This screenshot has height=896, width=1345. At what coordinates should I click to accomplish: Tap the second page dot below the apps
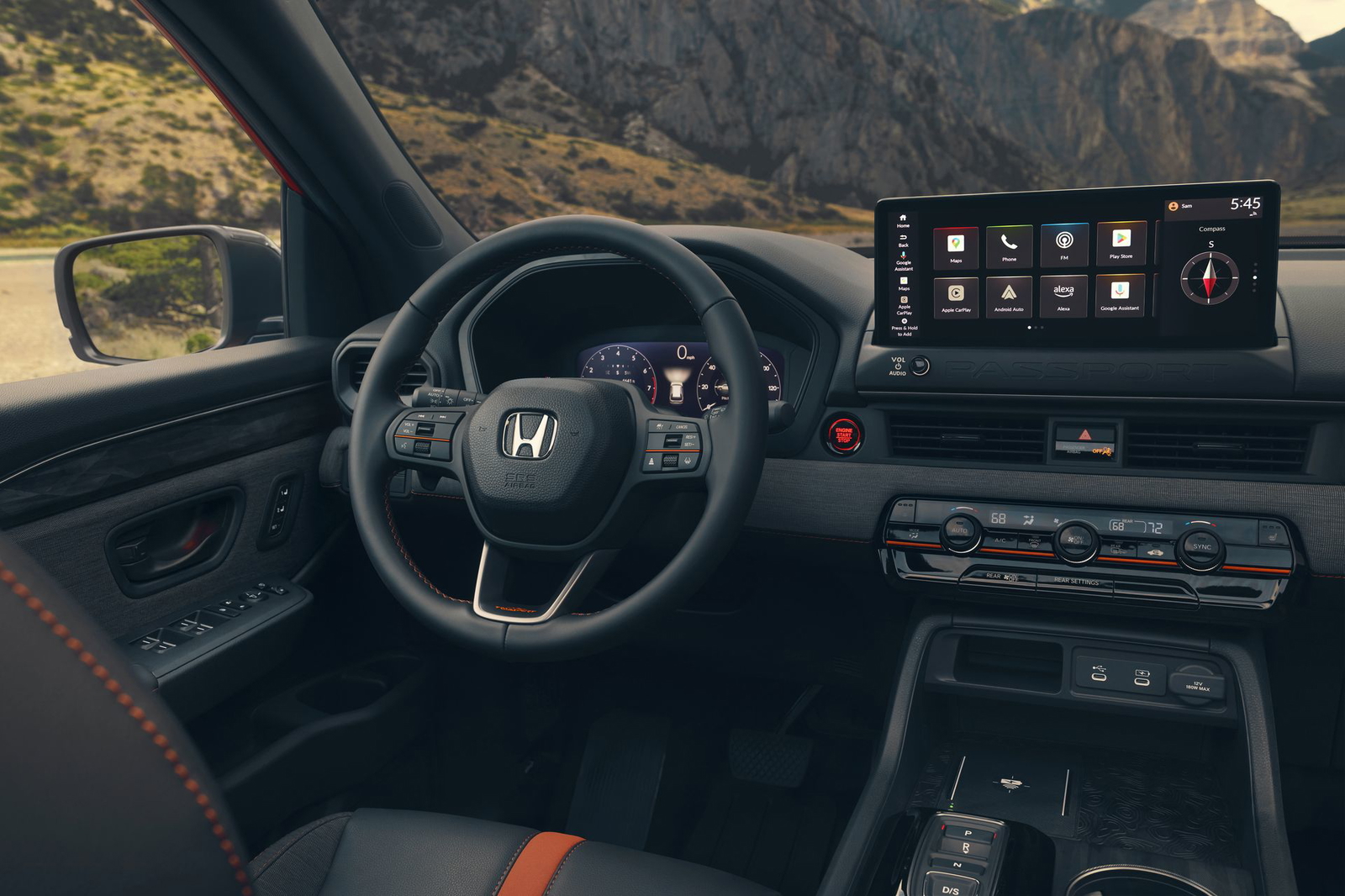(1037, 326)
